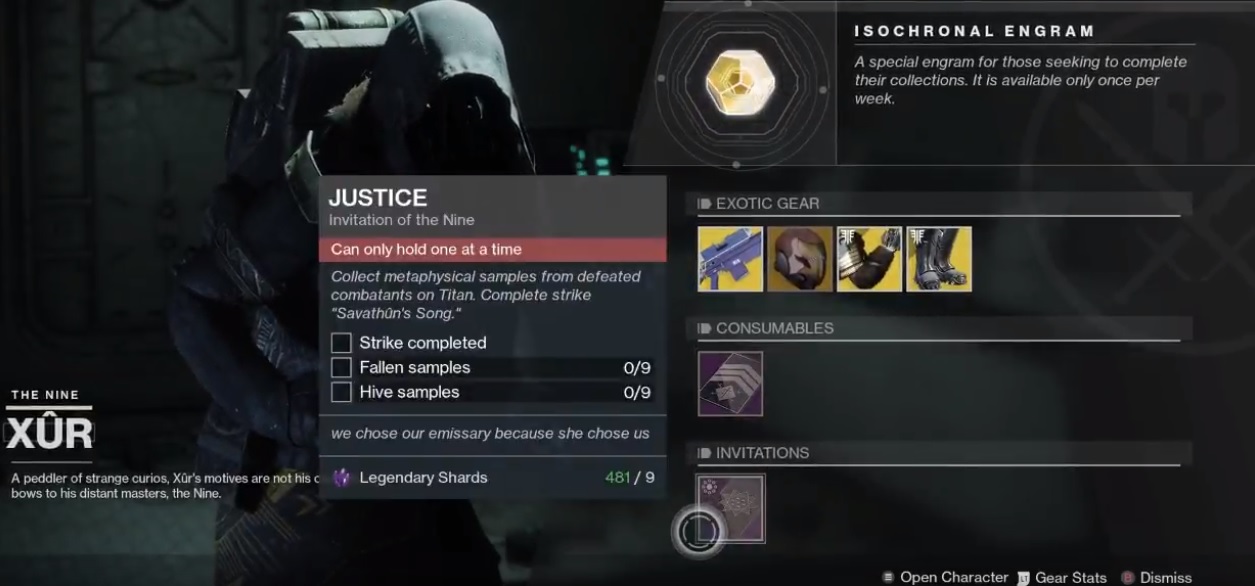Pick the exotic gauntlets item
Screen dimensions: 1255x586
[869, 259]
